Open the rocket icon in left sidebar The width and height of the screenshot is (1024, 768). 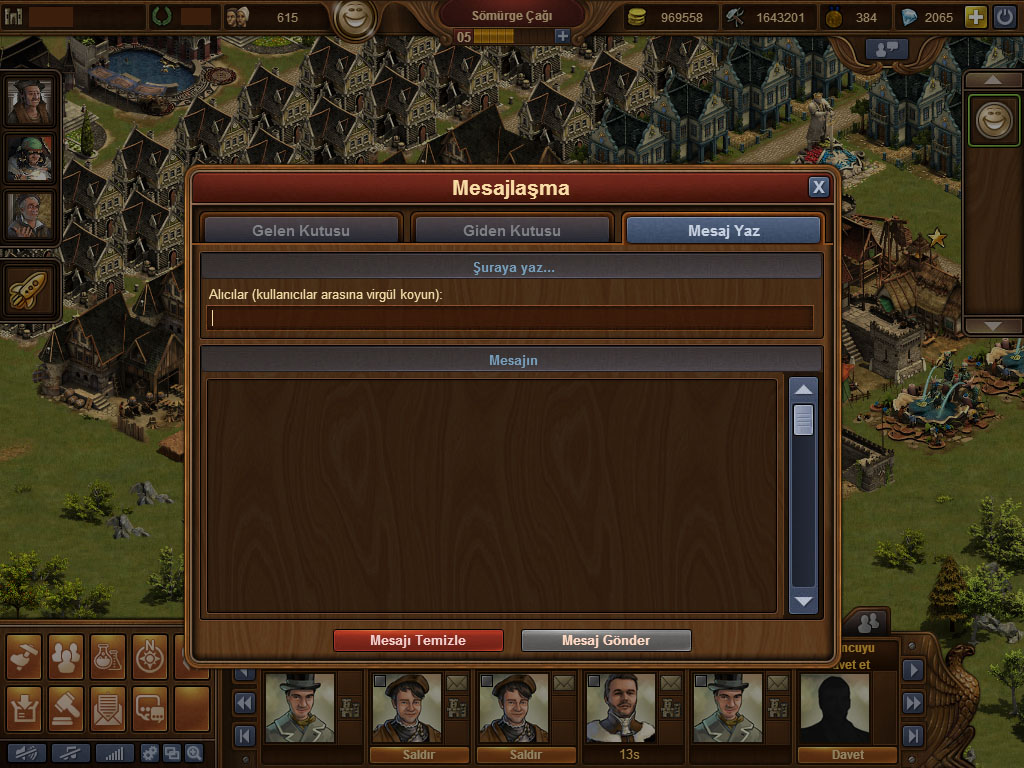[30, 292]
